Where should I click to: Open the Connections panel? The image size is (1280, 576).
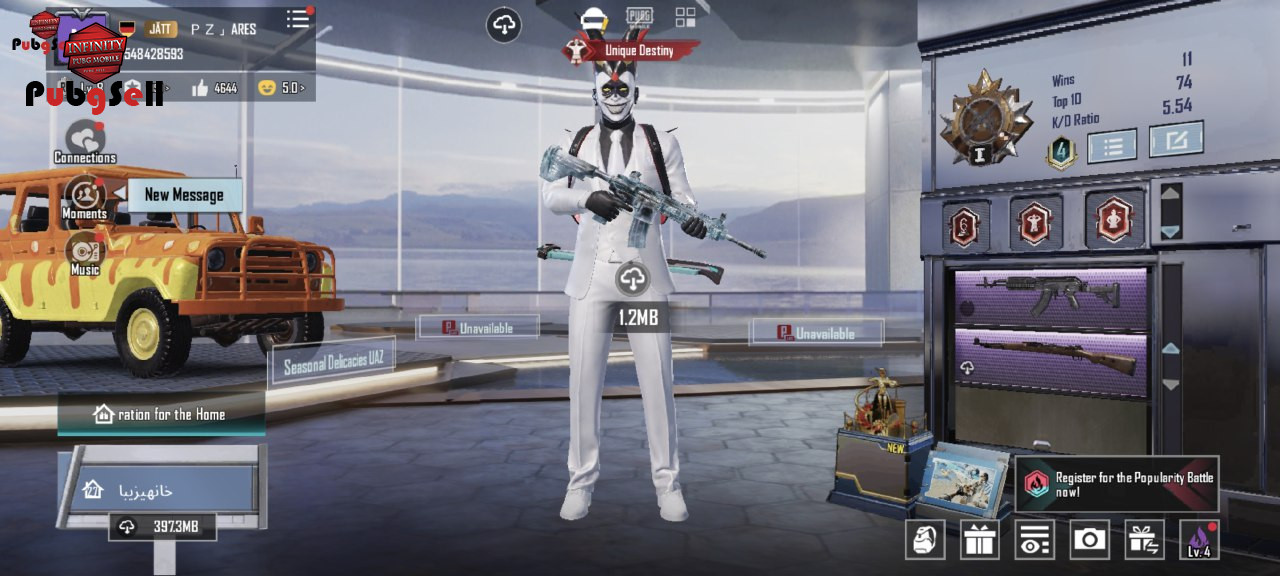click(85, 141)
